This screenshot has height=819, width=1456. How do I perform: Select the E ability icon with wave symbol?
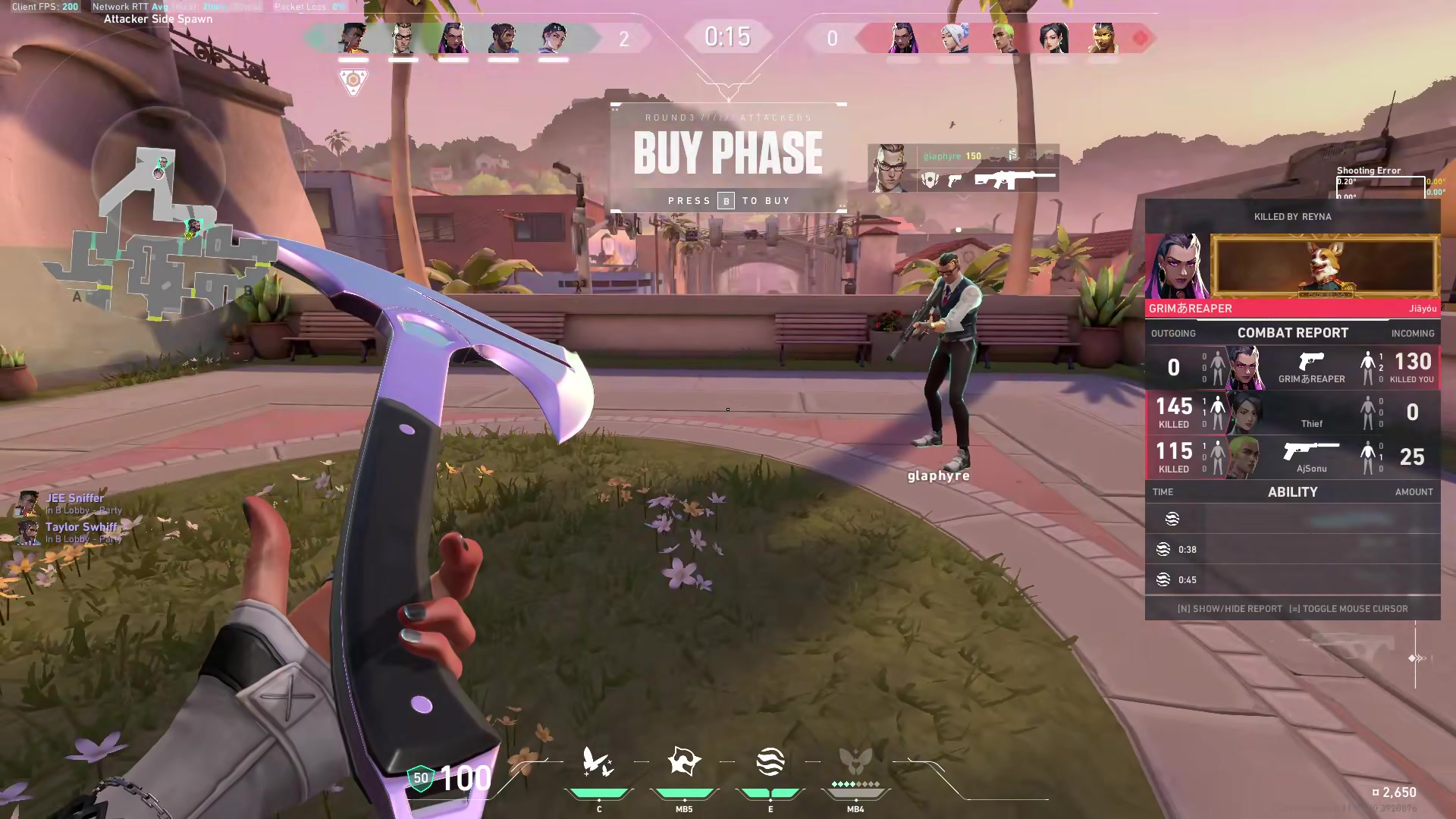(x=770, y=762)
